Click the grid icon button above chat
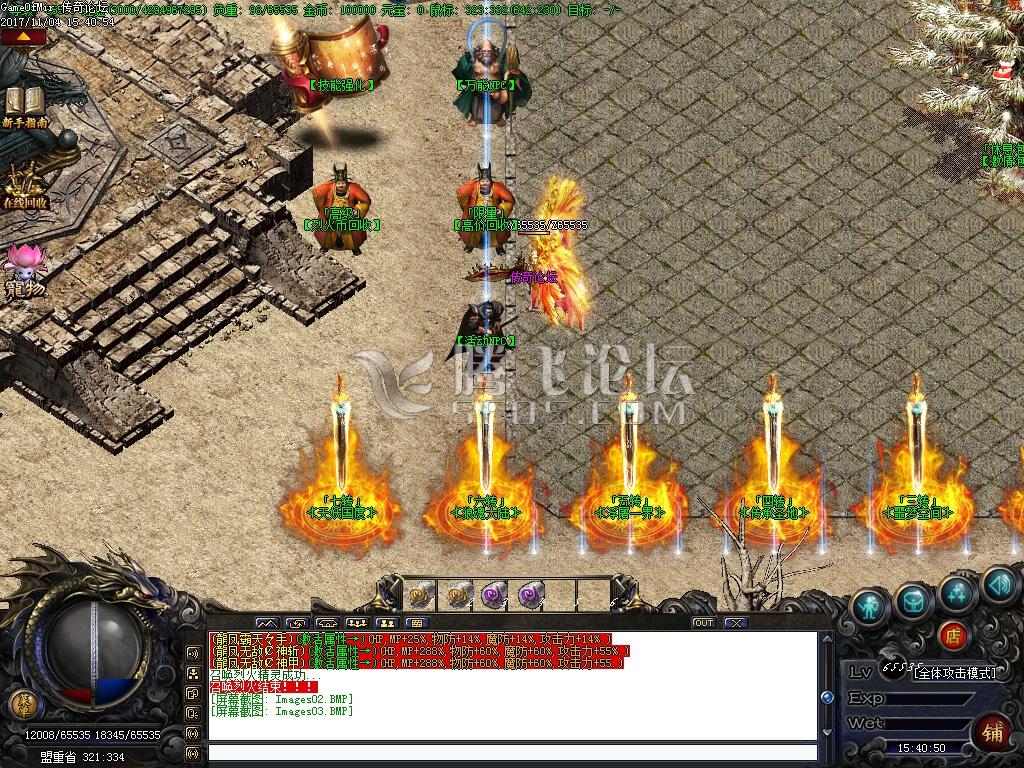 (419, 622)
